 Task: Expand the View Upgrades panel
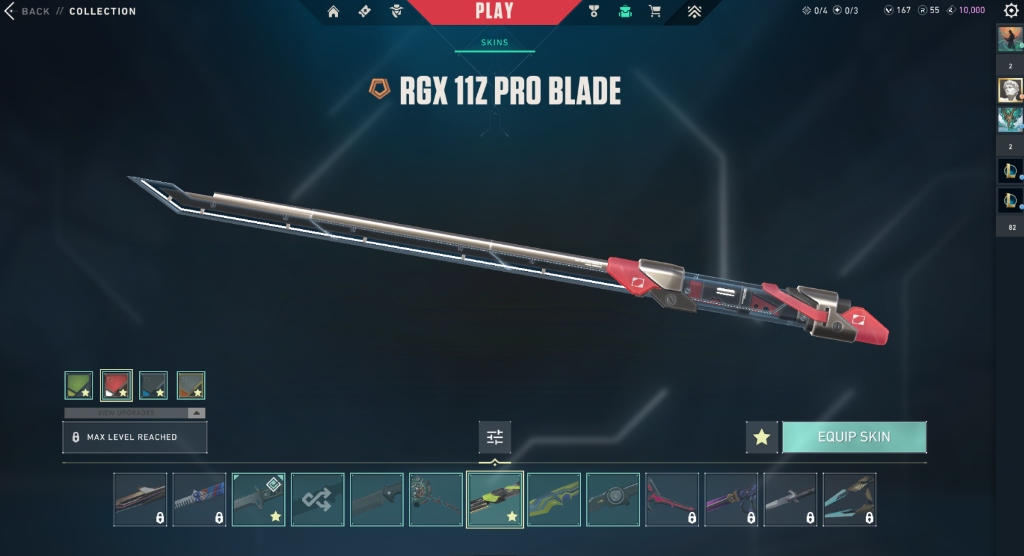click(x=134, y=412)
